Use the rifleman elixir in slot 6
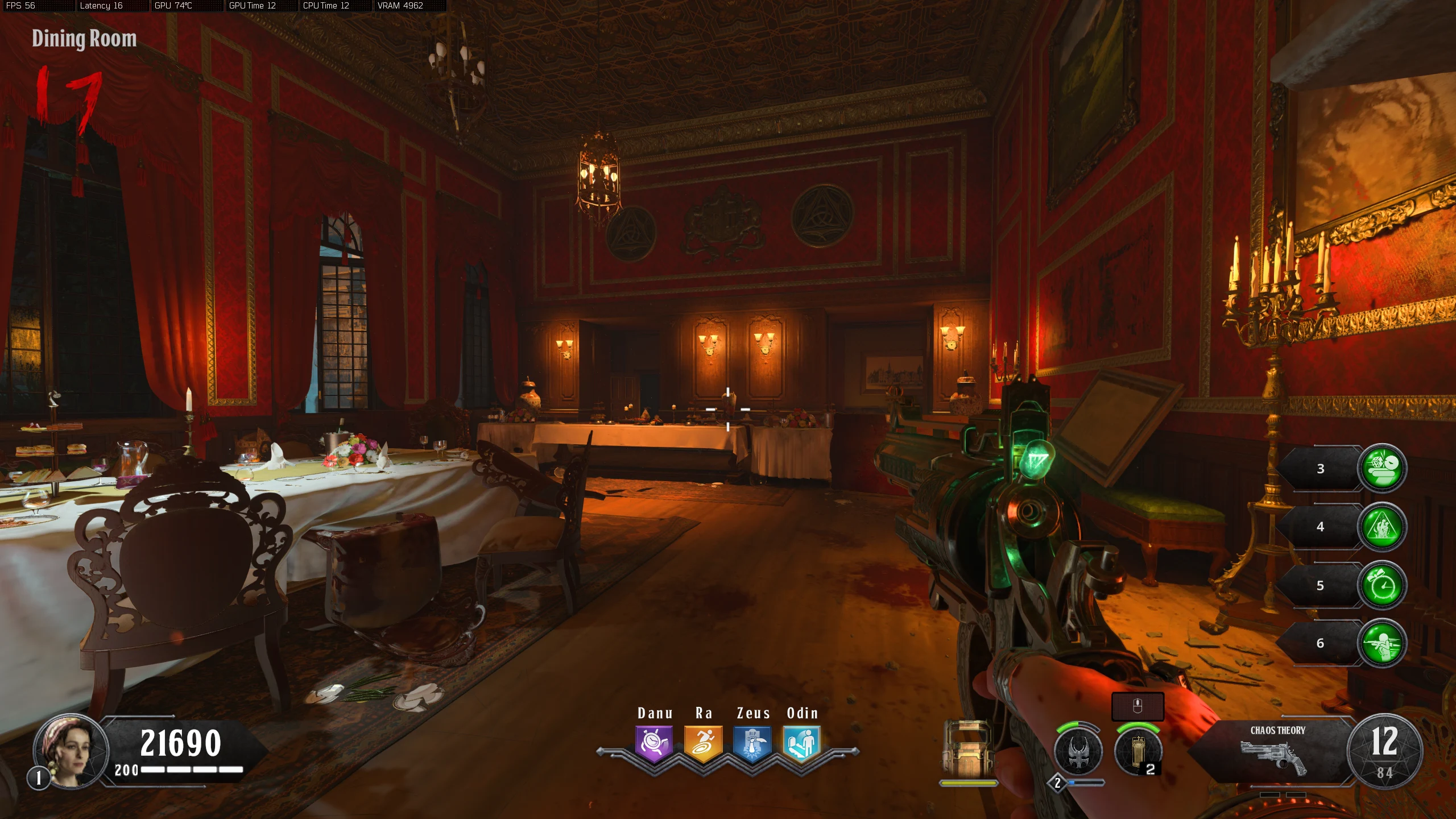The image size is (1456, 819). [1382, 643]
